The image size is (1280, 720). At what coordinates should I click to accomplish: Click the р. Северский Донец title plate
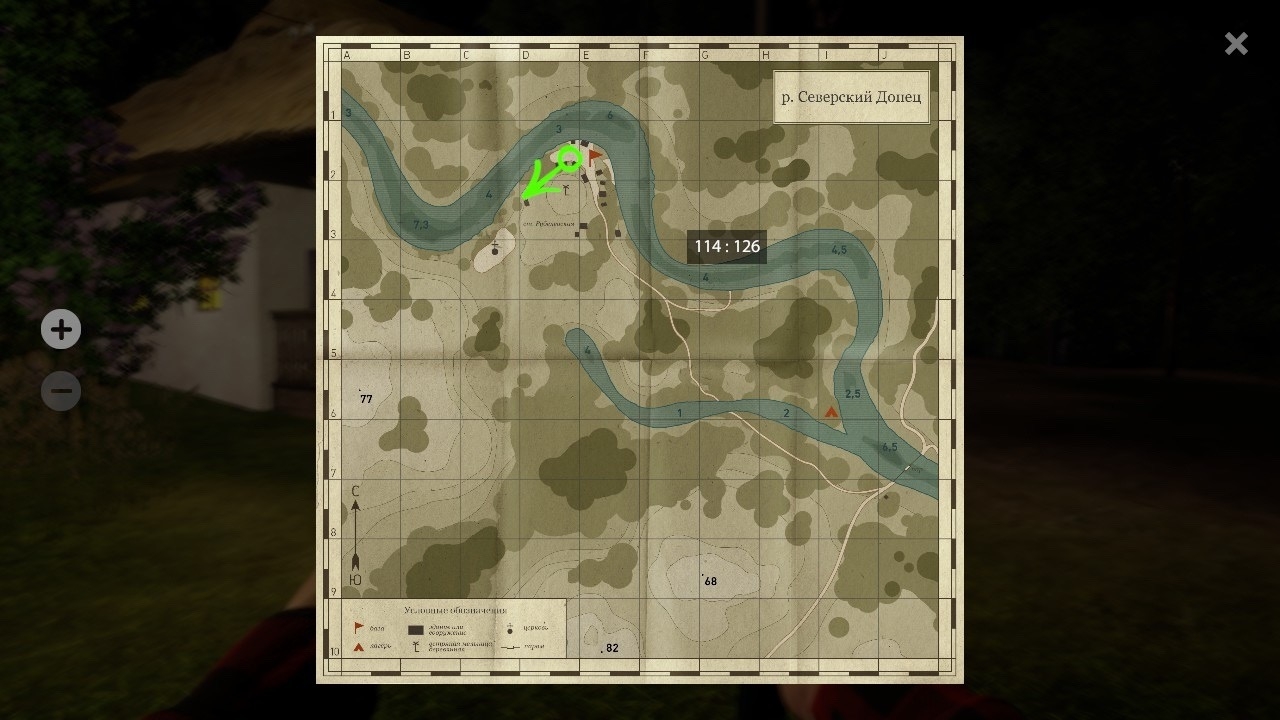coord(851,97)
